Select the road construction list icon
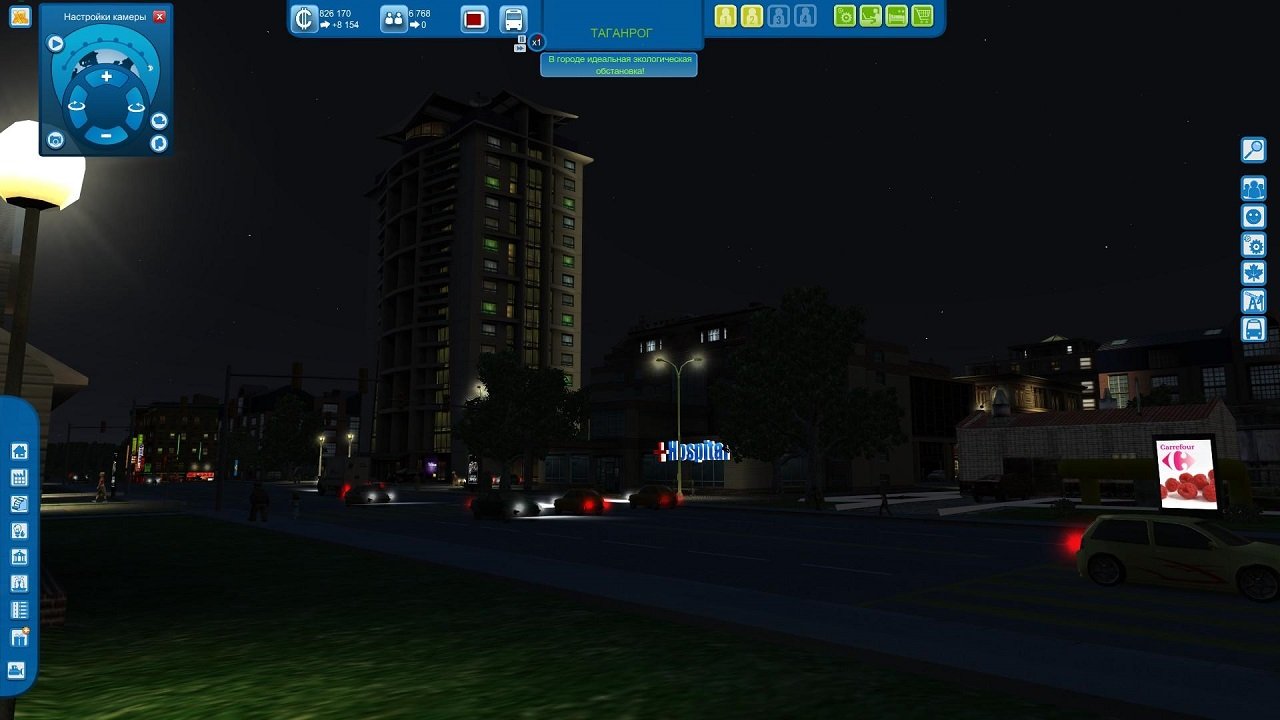Screen dimensions: 1280x720 pos(21,609)
